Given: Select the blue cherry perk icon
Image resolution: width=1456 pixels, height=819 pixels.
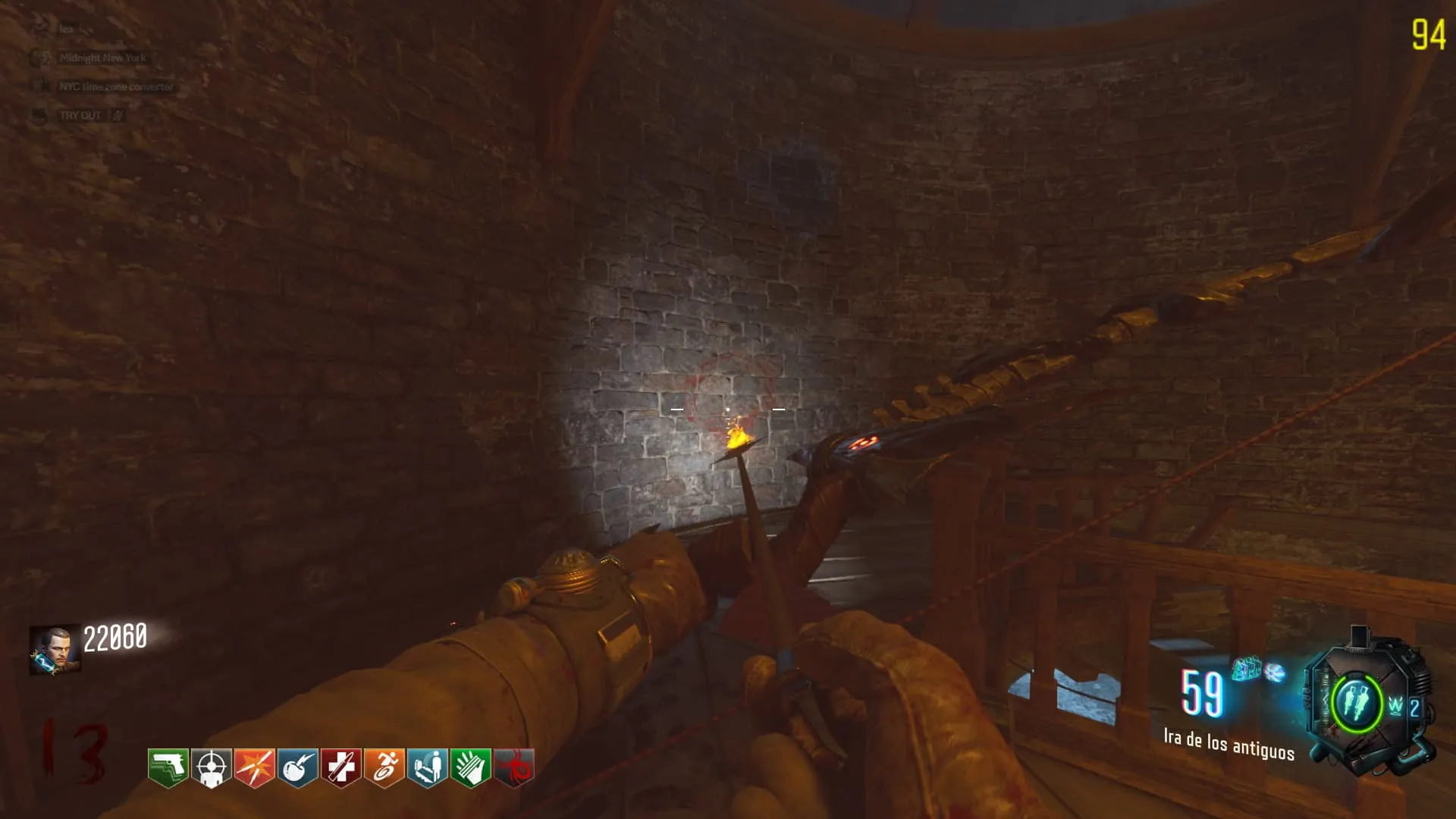Looking at the screenshot, I should [x=297, y=768].
